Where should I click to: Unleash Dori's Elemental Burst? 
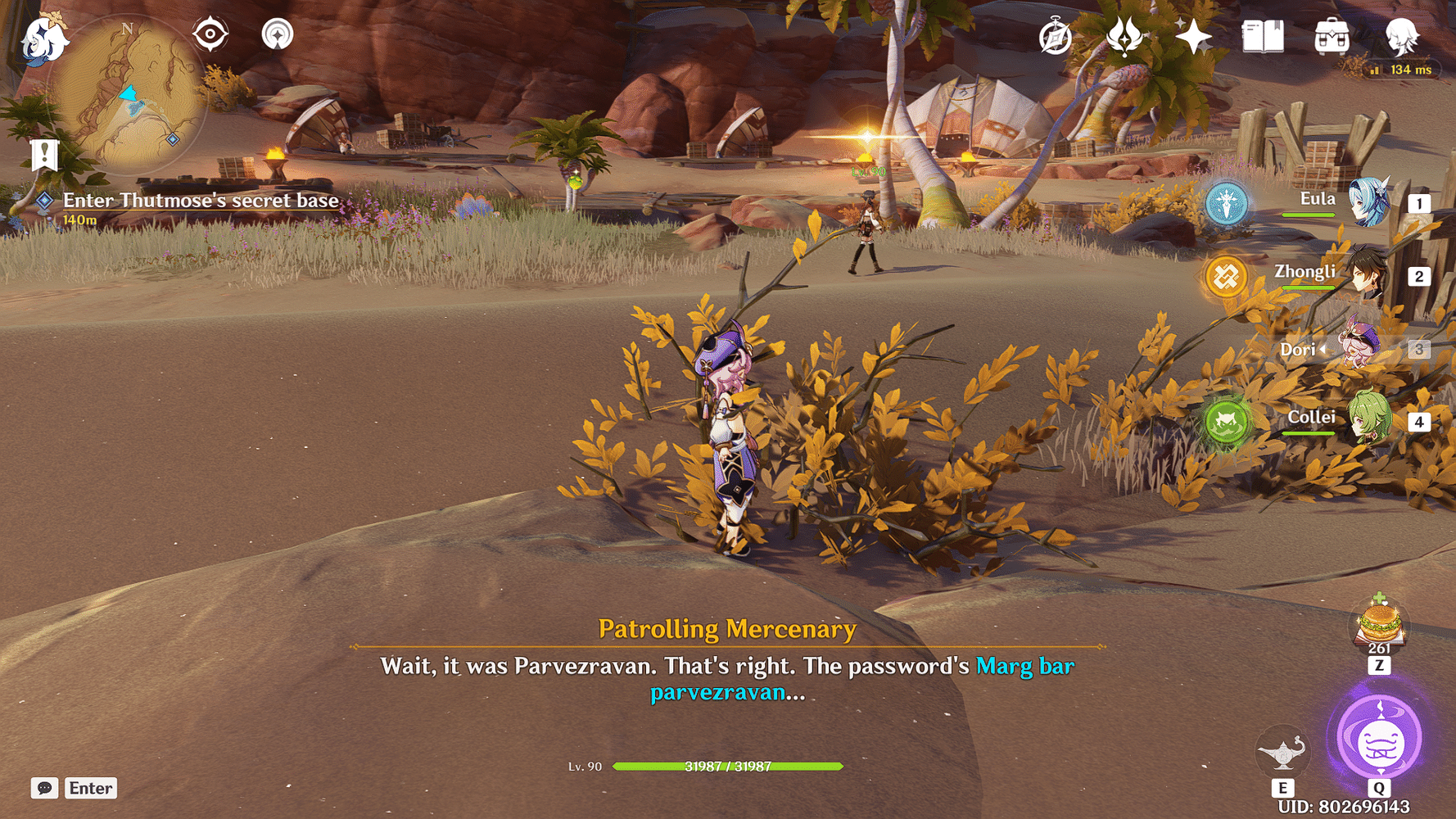point(1380,739)
